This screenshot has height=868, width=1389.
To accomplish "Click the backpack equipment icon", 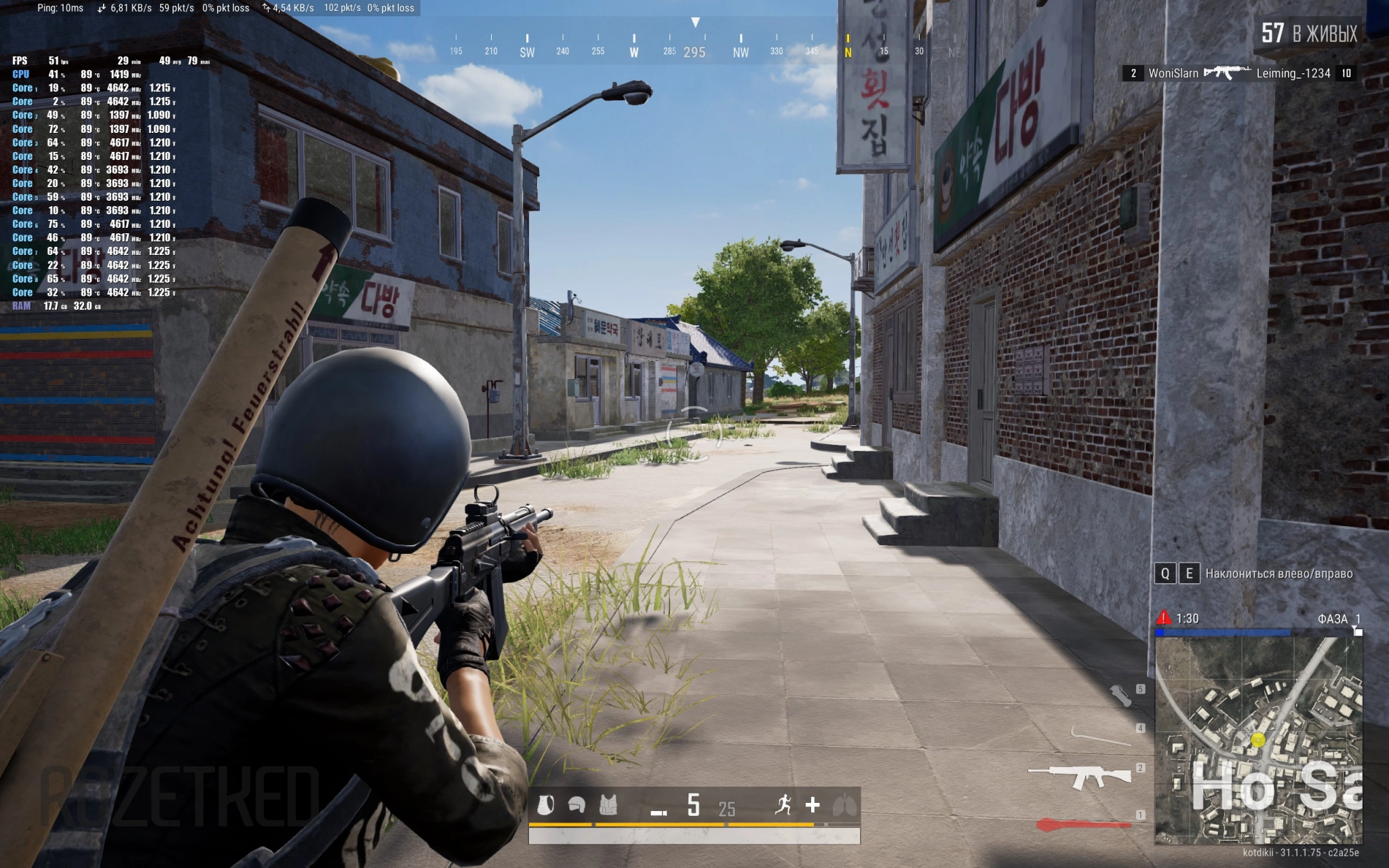I will pyautogui.click(x=545, y=805).
